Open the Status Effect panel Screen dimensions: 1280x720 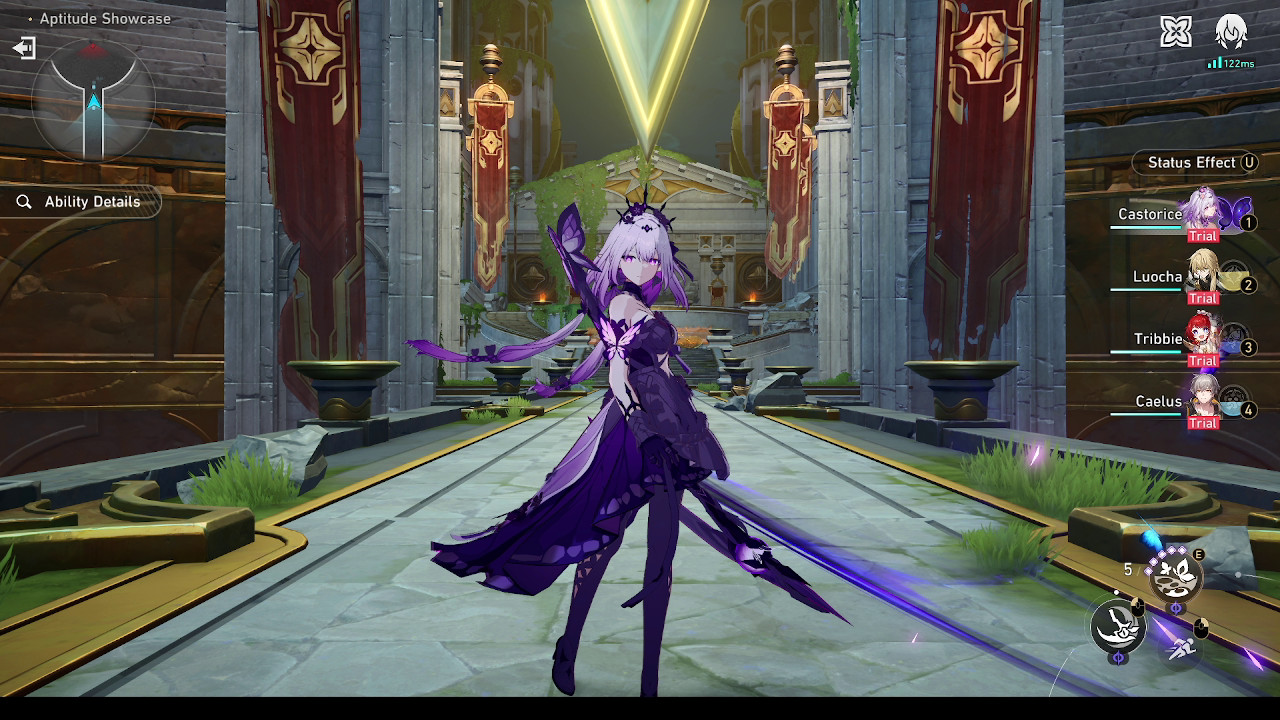pos(1195,162)
